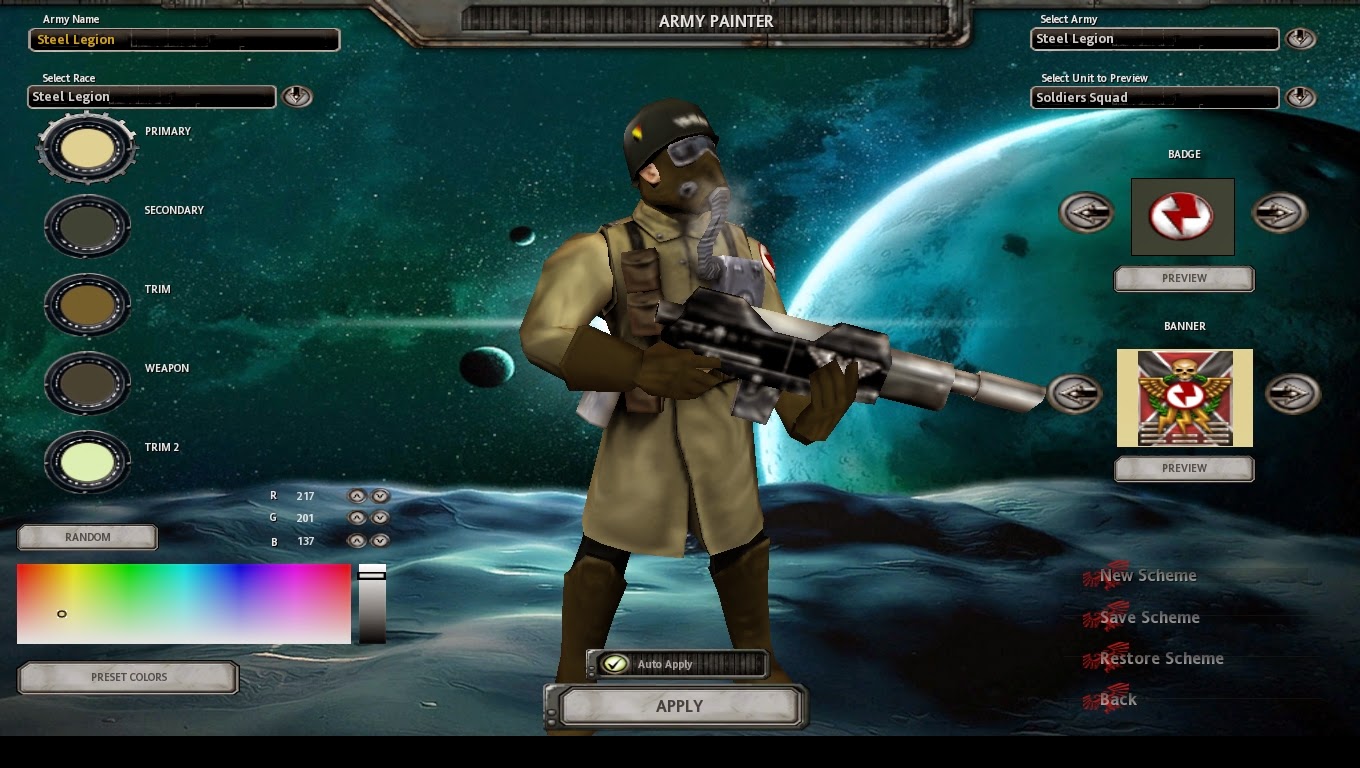Image resolution: width=1360 pixels, height=768 pixels.
Task: Click the APPLY button
Action: 679,706
